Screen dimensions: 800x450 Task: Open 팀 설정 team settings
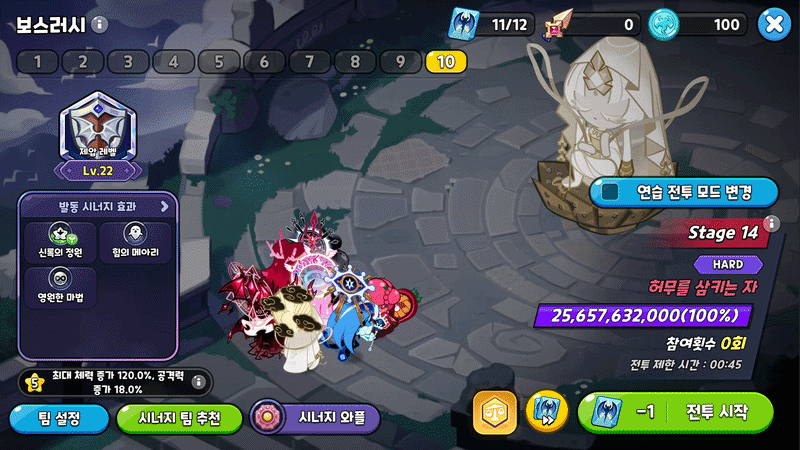click(x=58, y=418)
